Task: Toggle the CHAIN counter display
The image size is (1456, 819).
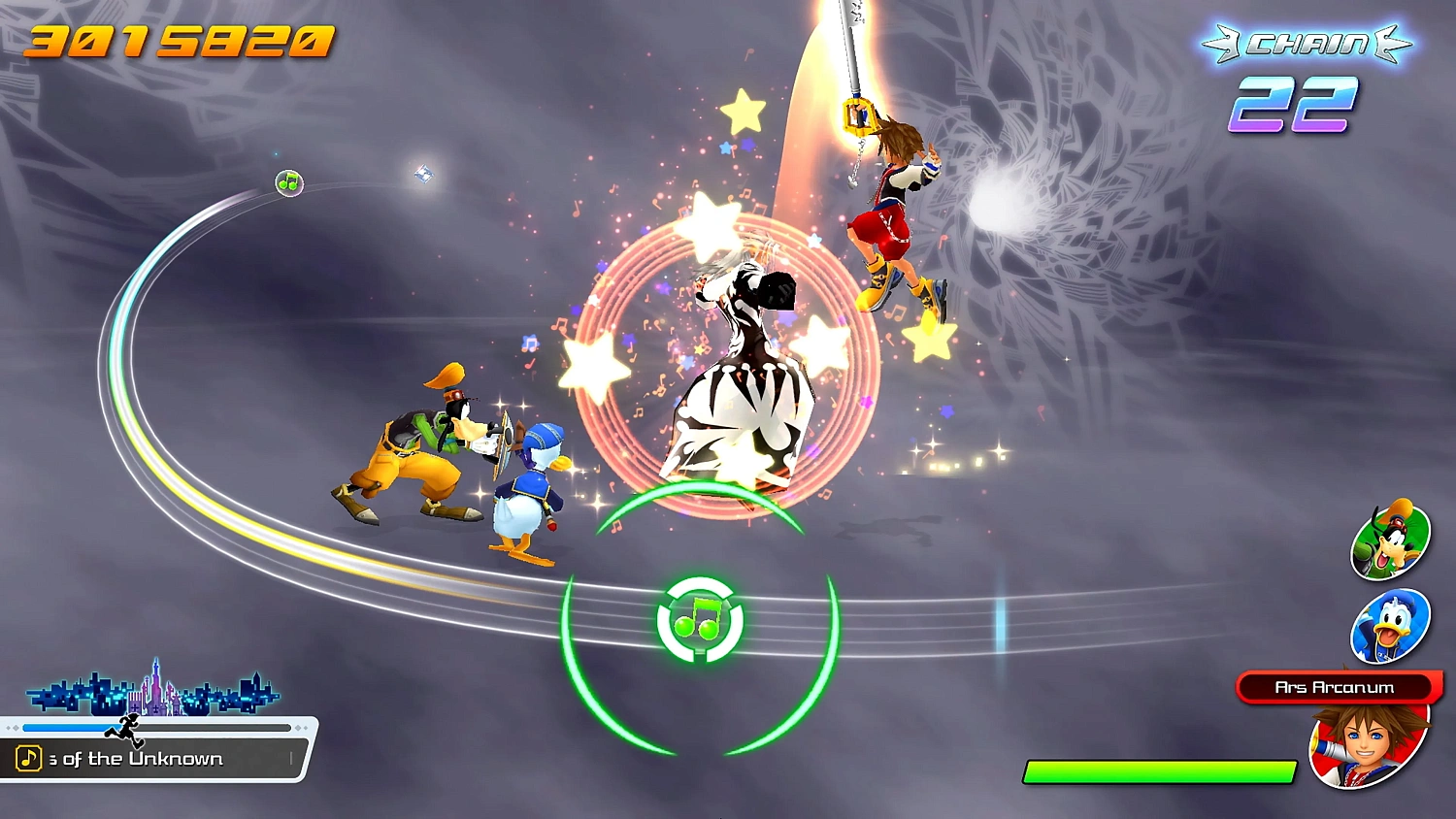Action: [x=1308, y=43]
